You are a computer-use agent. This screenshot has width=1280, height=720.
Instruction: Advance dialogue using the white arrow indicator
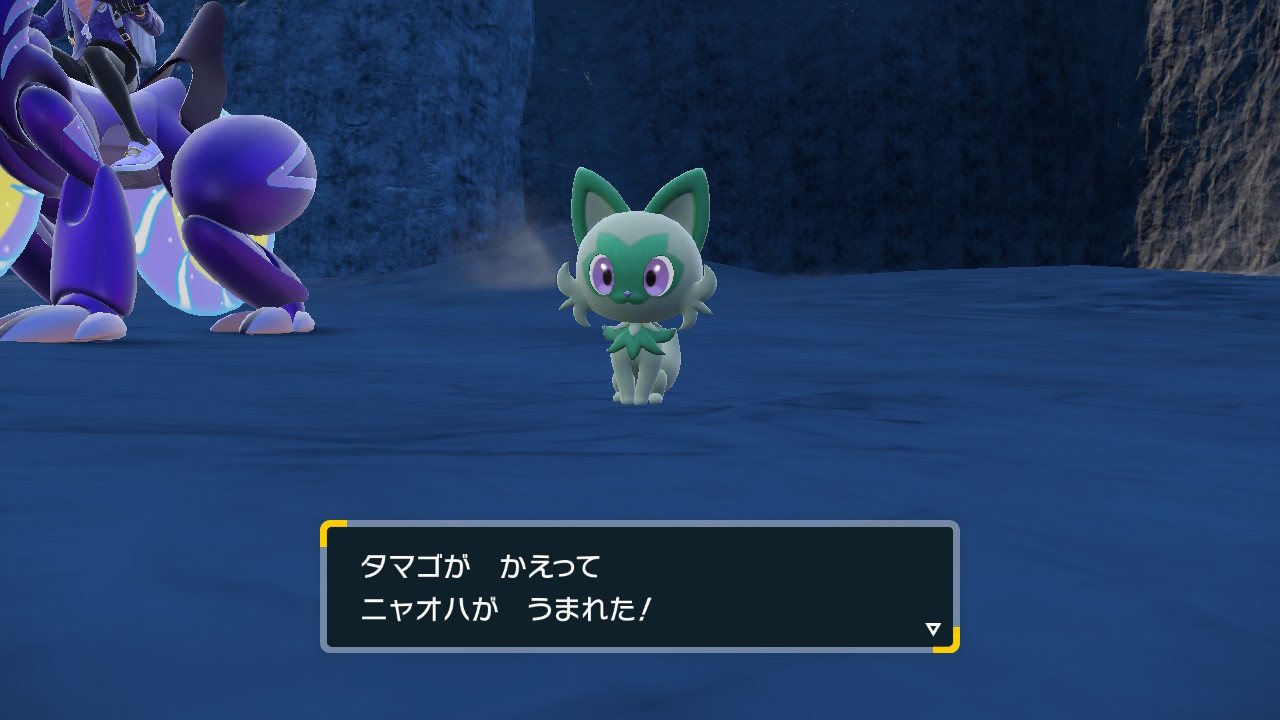[933, 629]
